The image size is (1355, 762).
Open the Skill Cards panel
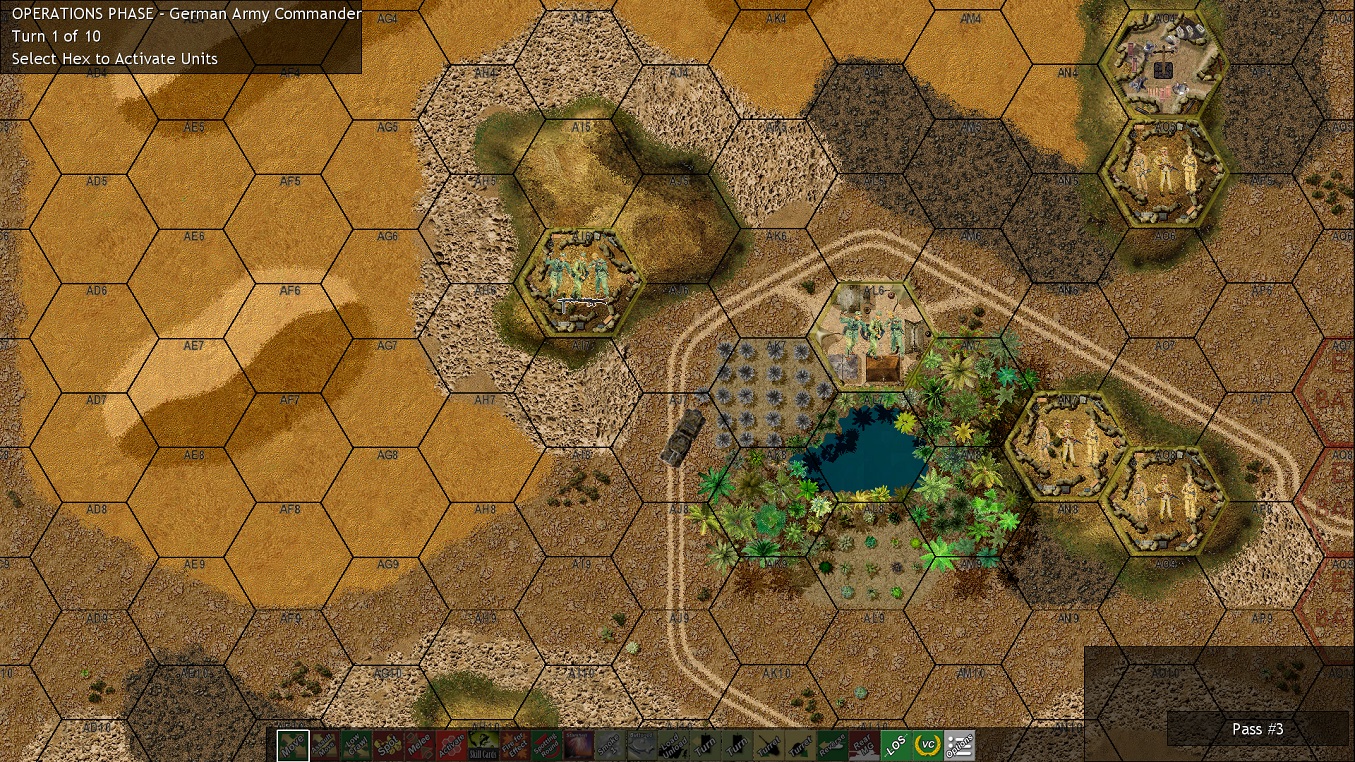tap(482, 744)
